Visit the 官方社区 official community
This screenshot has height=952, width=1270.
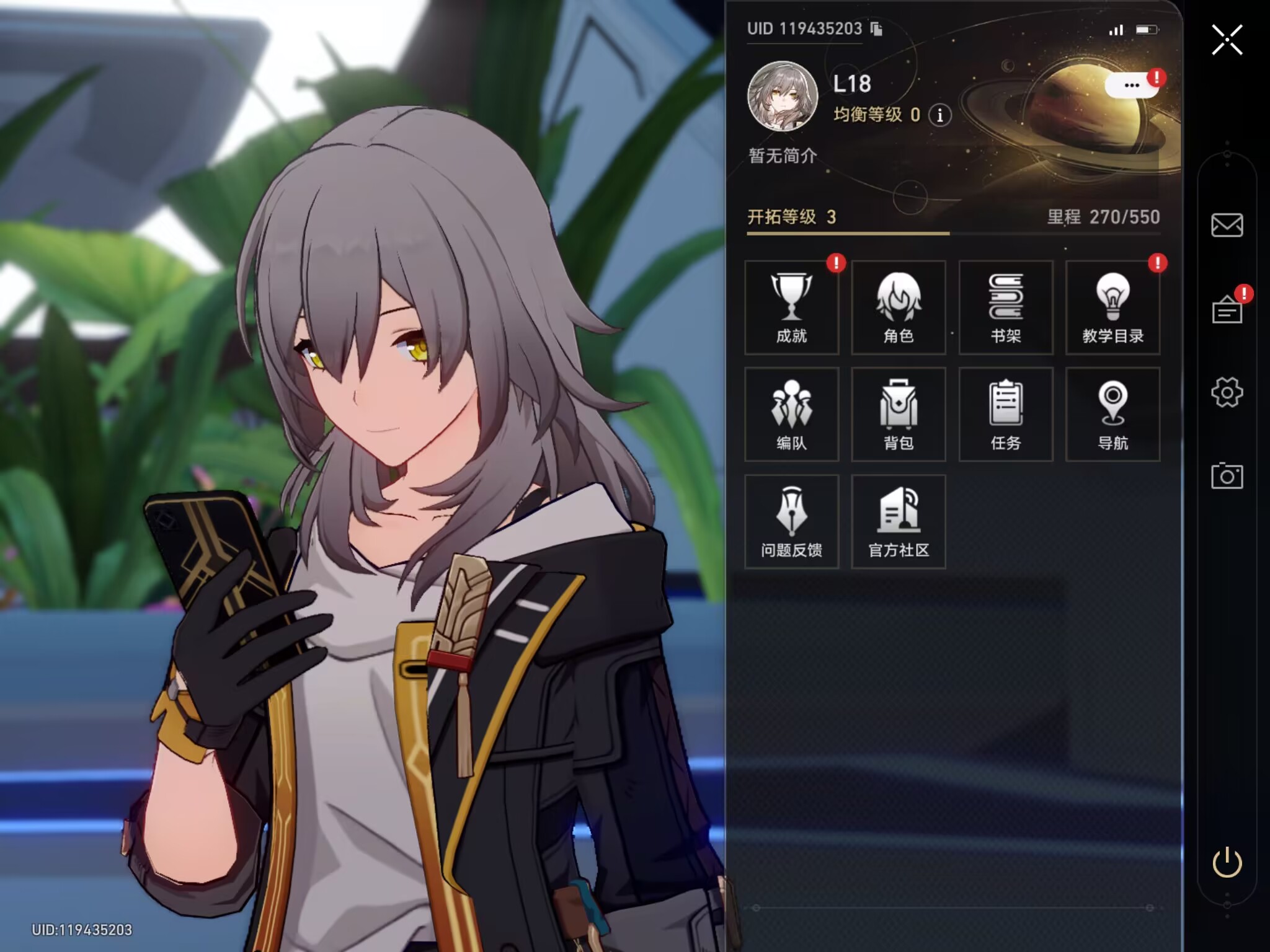tap(899, 522)
